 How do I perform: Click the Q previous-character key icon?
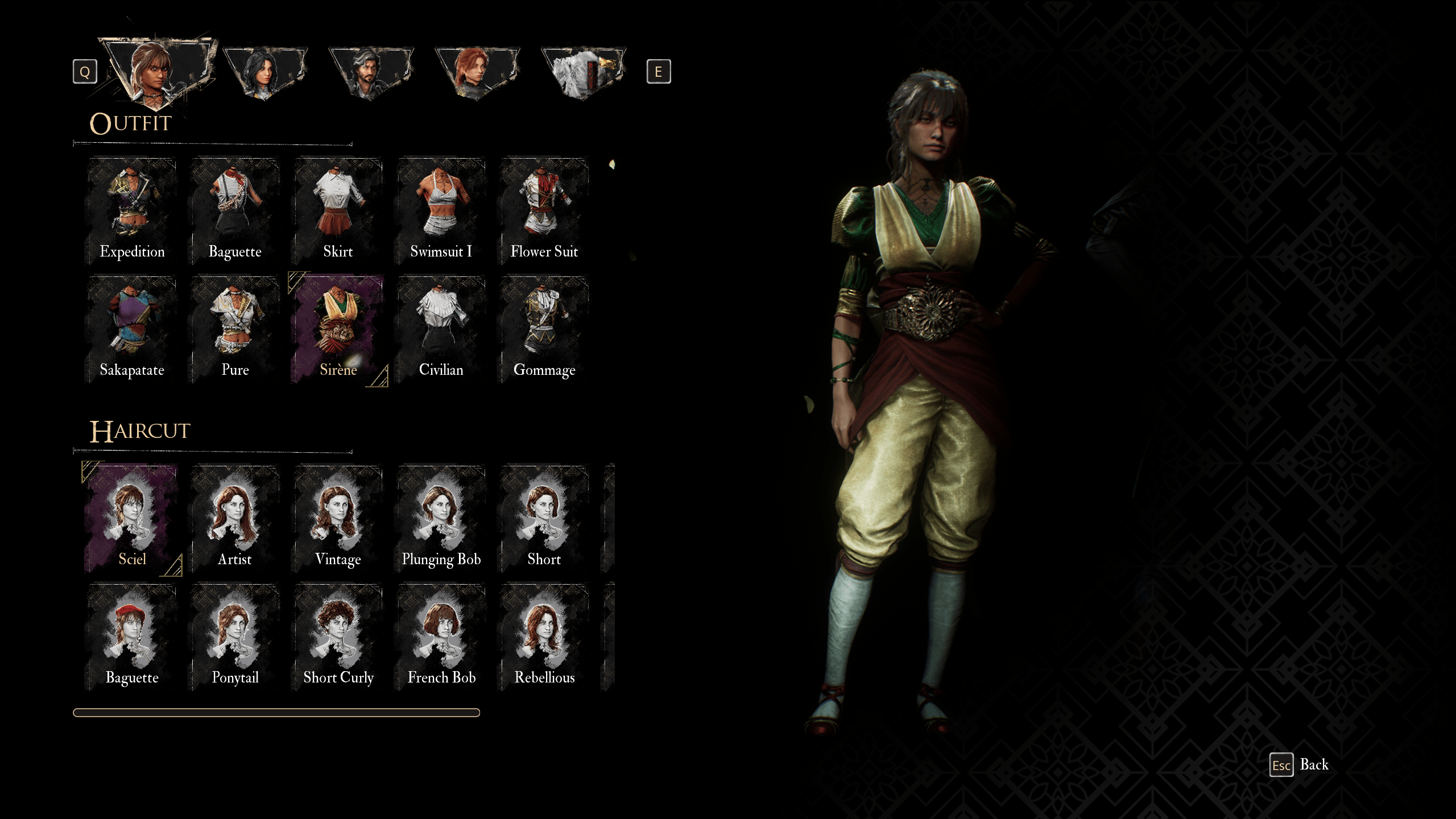(x=85, y=71)
